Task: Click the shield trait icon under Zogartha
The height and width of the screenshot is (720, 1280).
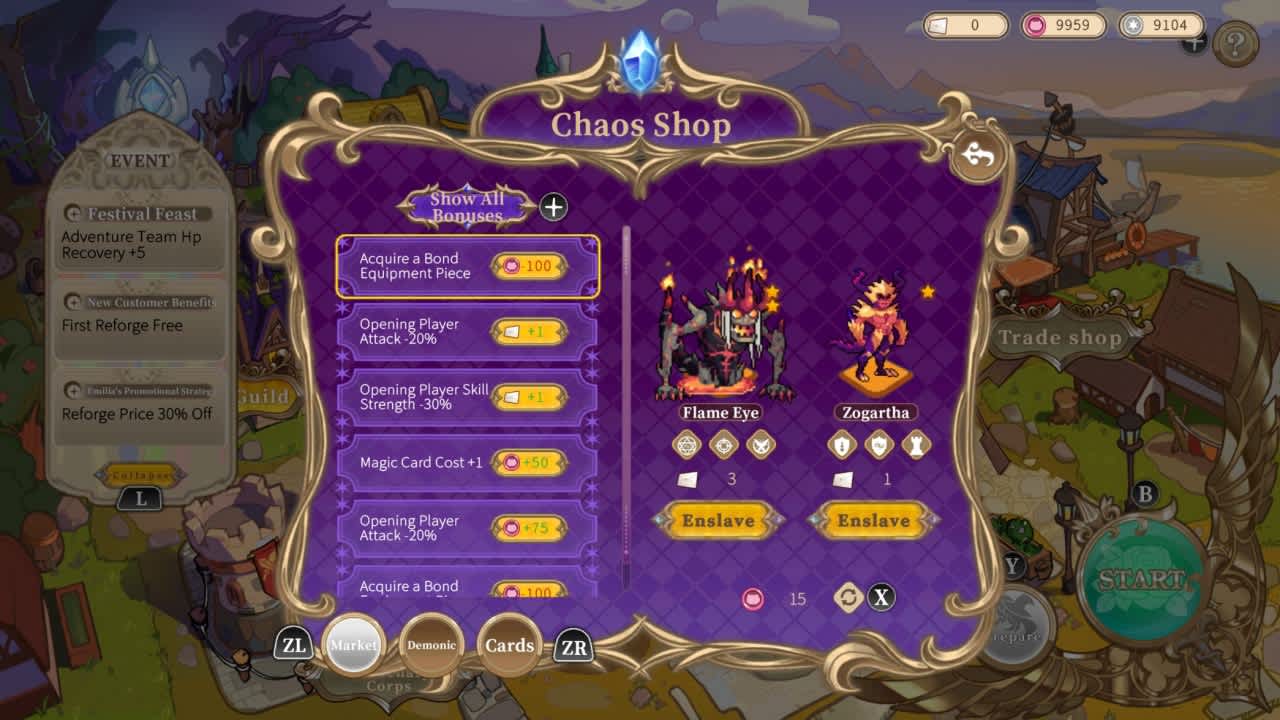Action: (x=876, y=444)
